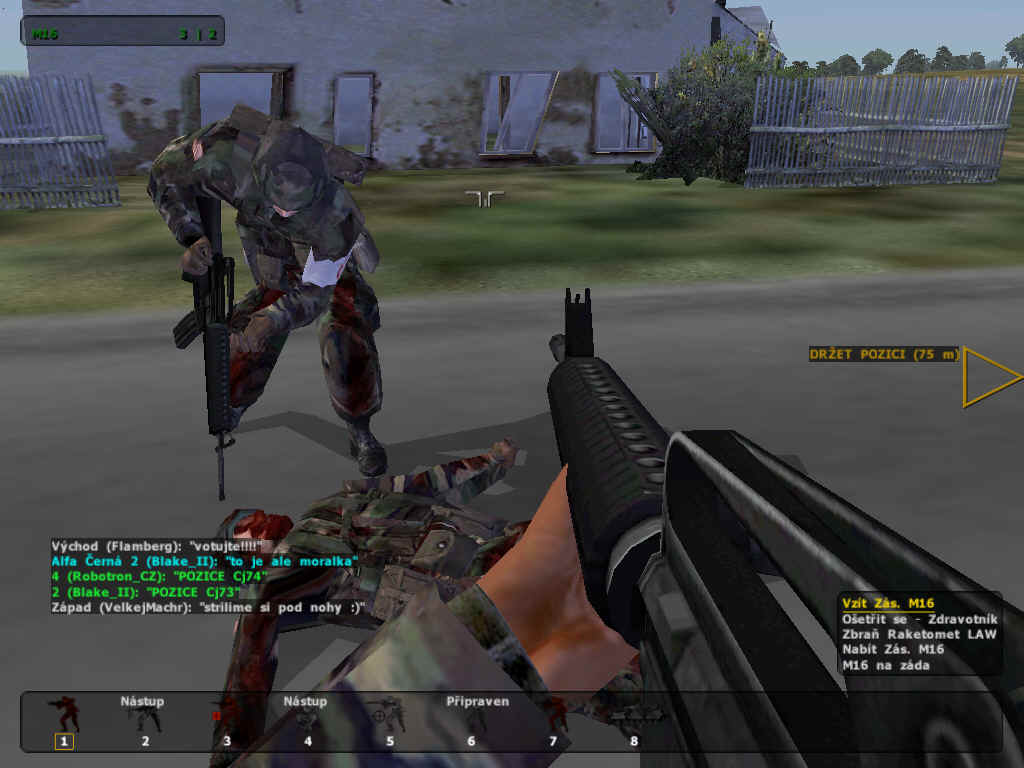This screenshot has height=768, width=1024.
Task: Select squad member 2 in the unit bar
Action: click(x=145, y=720)
